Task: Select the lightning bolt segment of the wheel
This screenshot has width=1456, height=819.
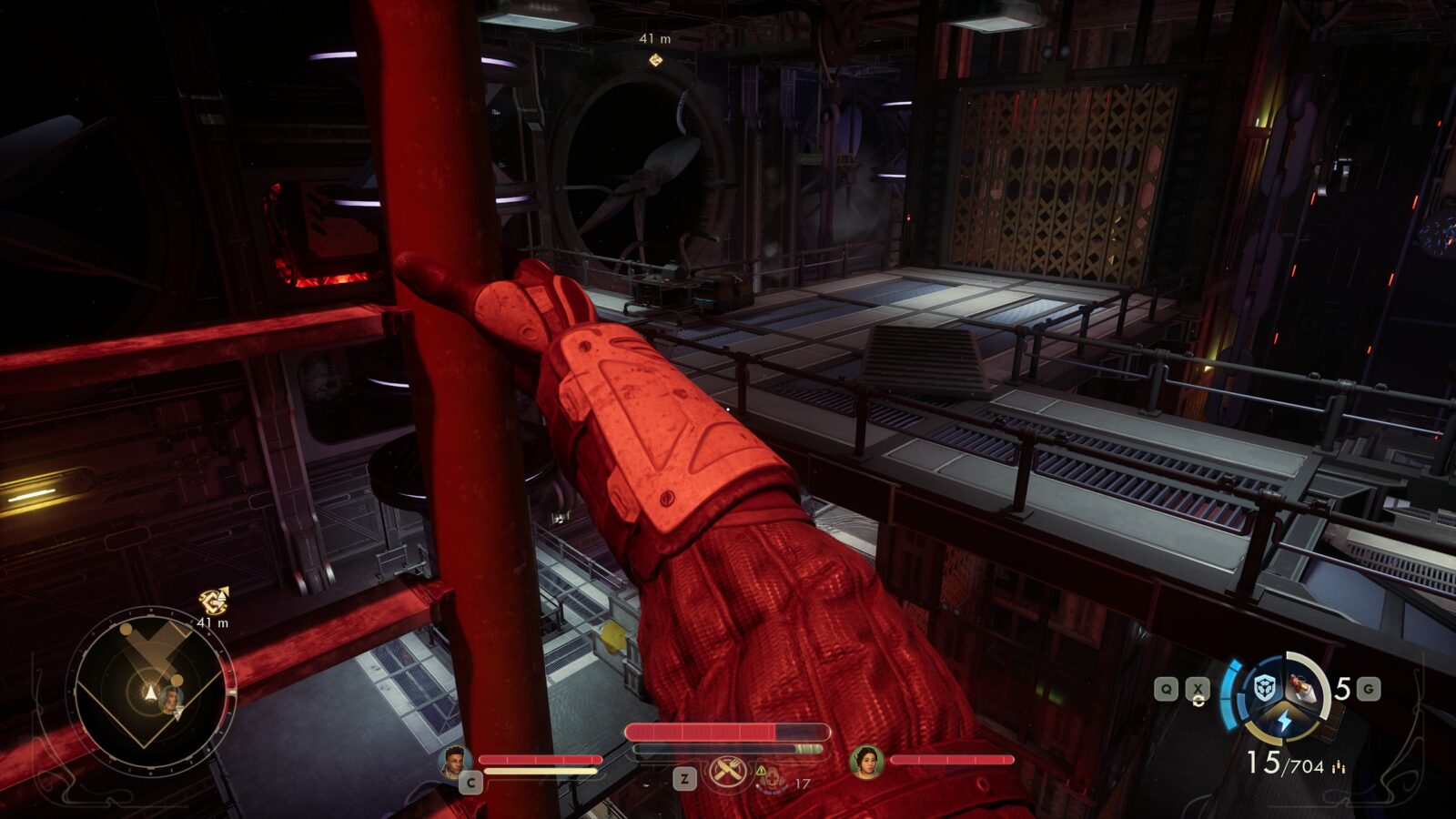Action: 1283,721
